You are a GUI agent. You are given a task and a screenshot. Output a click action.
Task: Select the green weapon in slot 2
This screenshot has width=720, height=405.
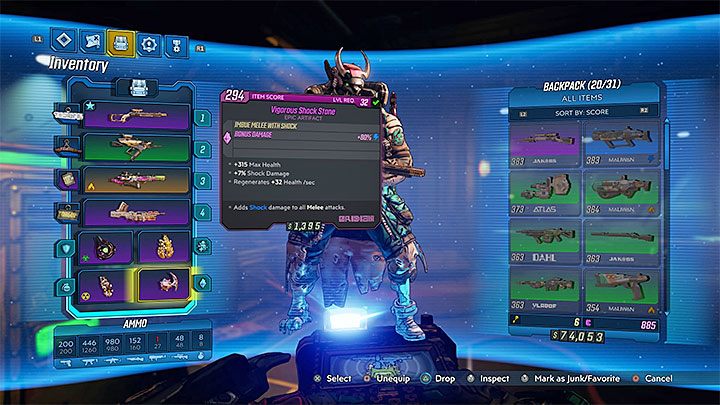point(135,149)
